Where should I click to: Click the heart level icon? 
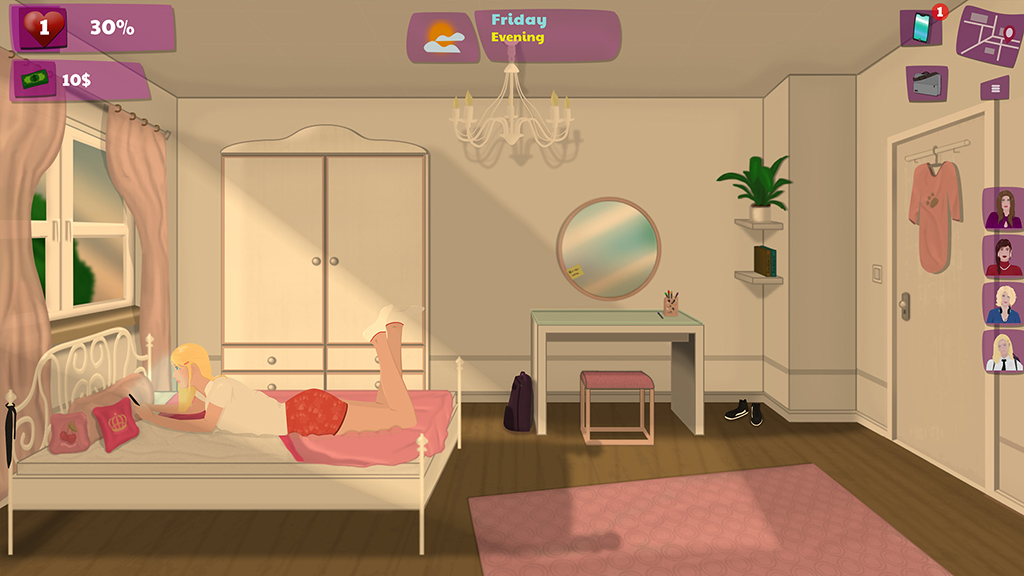coord(42,28)
